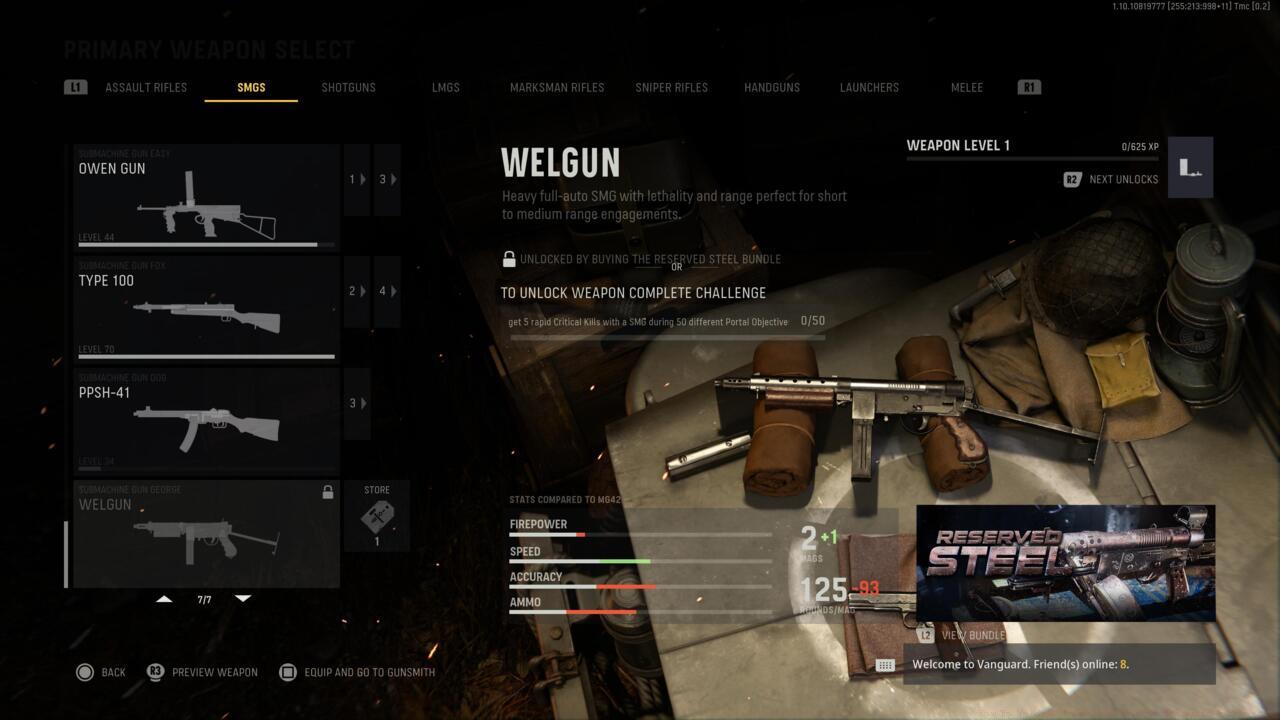Click the Preview Weapon button
This screenshot has width=1280, height=720.
pyautogui.click(x=215, y=672)
